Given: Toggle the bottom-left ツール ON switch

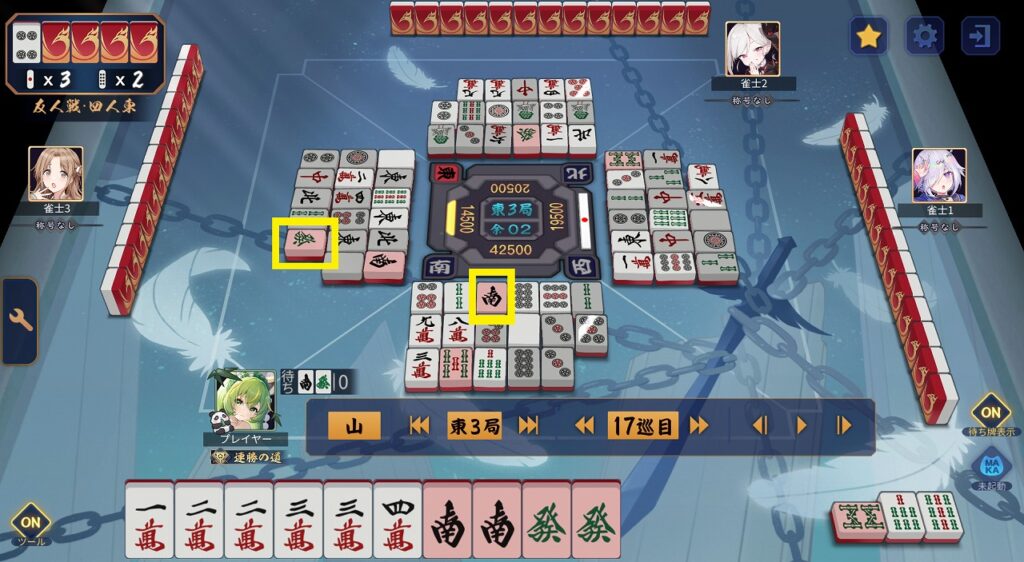Looking at the screenshot, I should (x=30, y=522).
